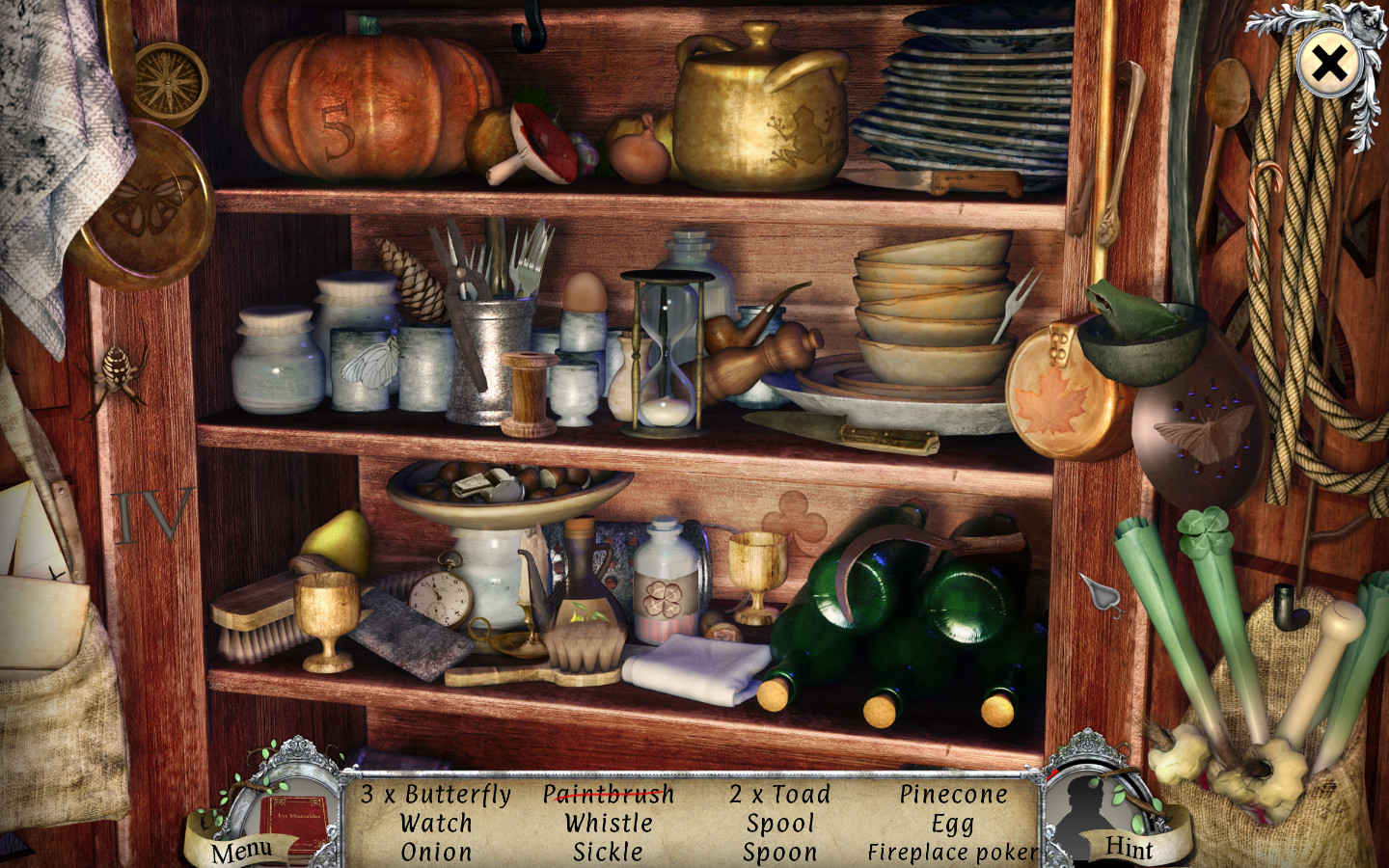Click the butterfly on the white jar
Image resolution: width=1389 pixels, height=868 pixels.
[x=369, y=362]
